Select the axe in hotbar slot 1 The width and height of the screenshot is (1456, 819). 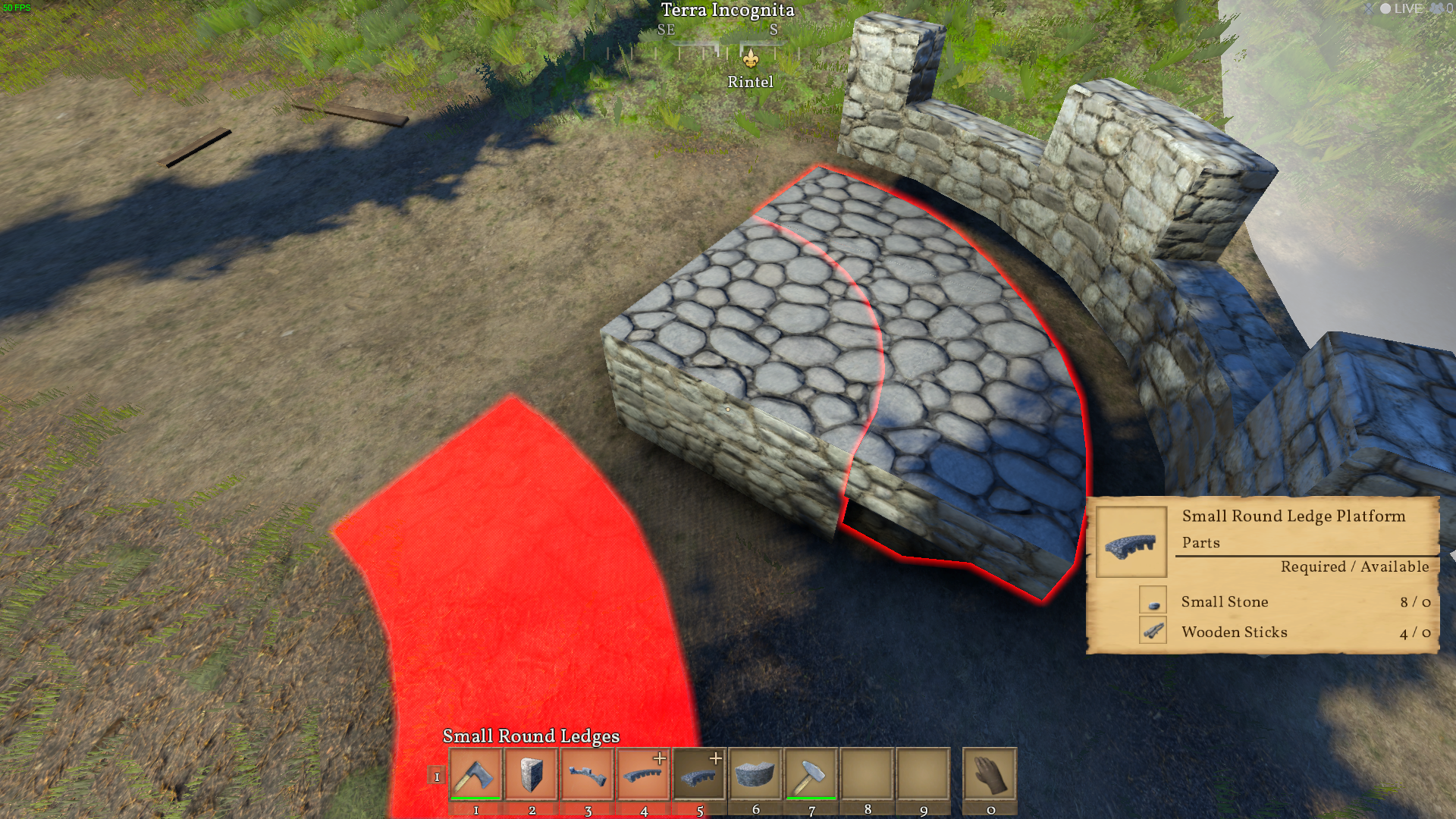475,774
